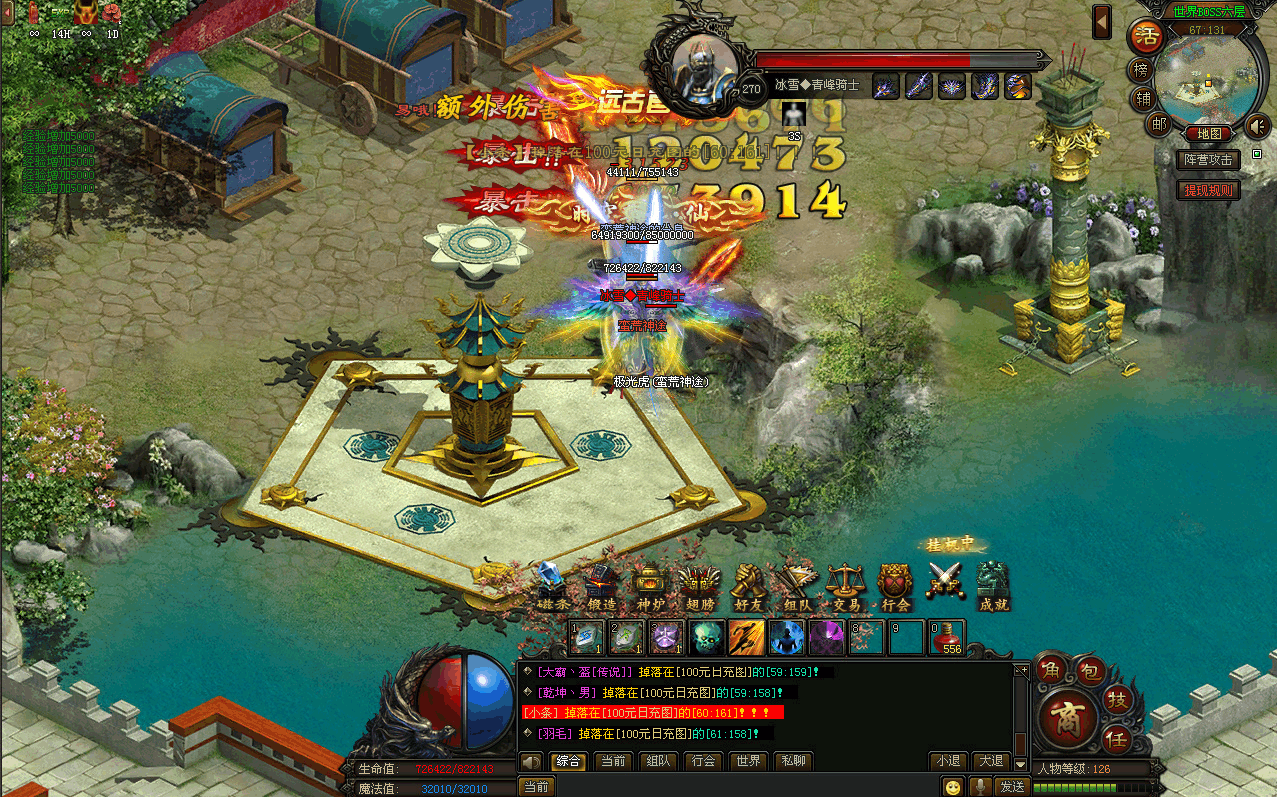Open the 翅膀 wings menu

point(698,586)
